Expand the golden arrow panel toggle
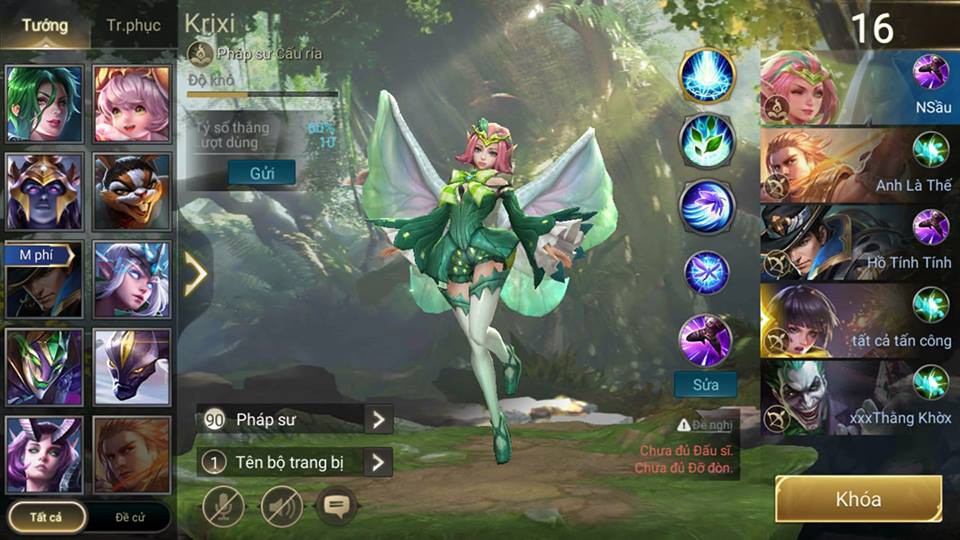960x540 pixels. tap(195, 274)
